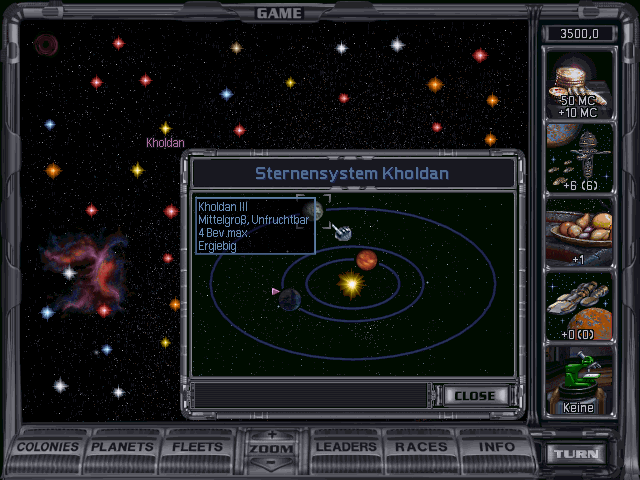Zoom out on the galaxy map
Viewport: 640px width, 480px height.
(x=271, y=464)
